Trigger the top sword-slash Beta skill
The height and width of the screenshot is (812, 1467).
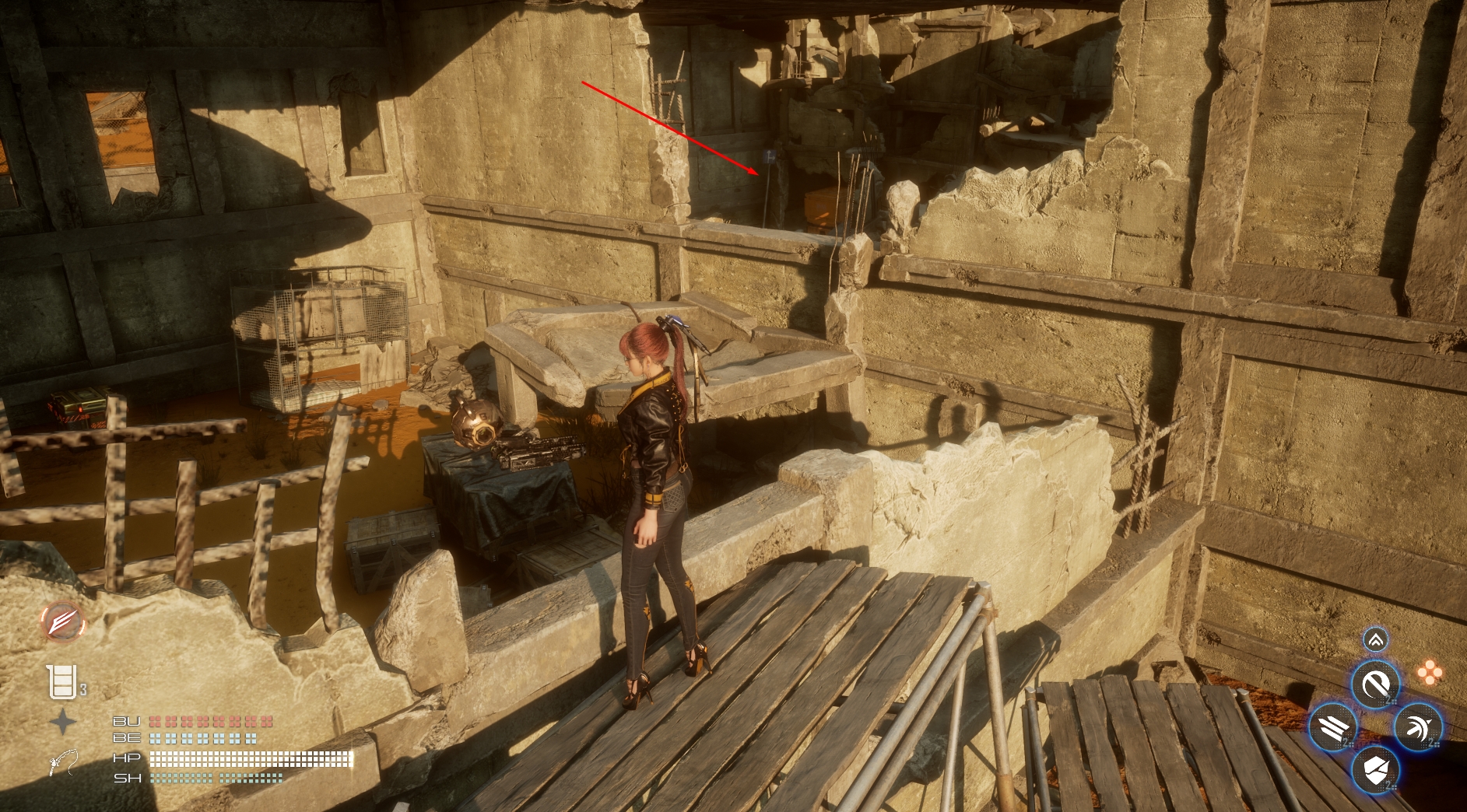click(1375, 685)
